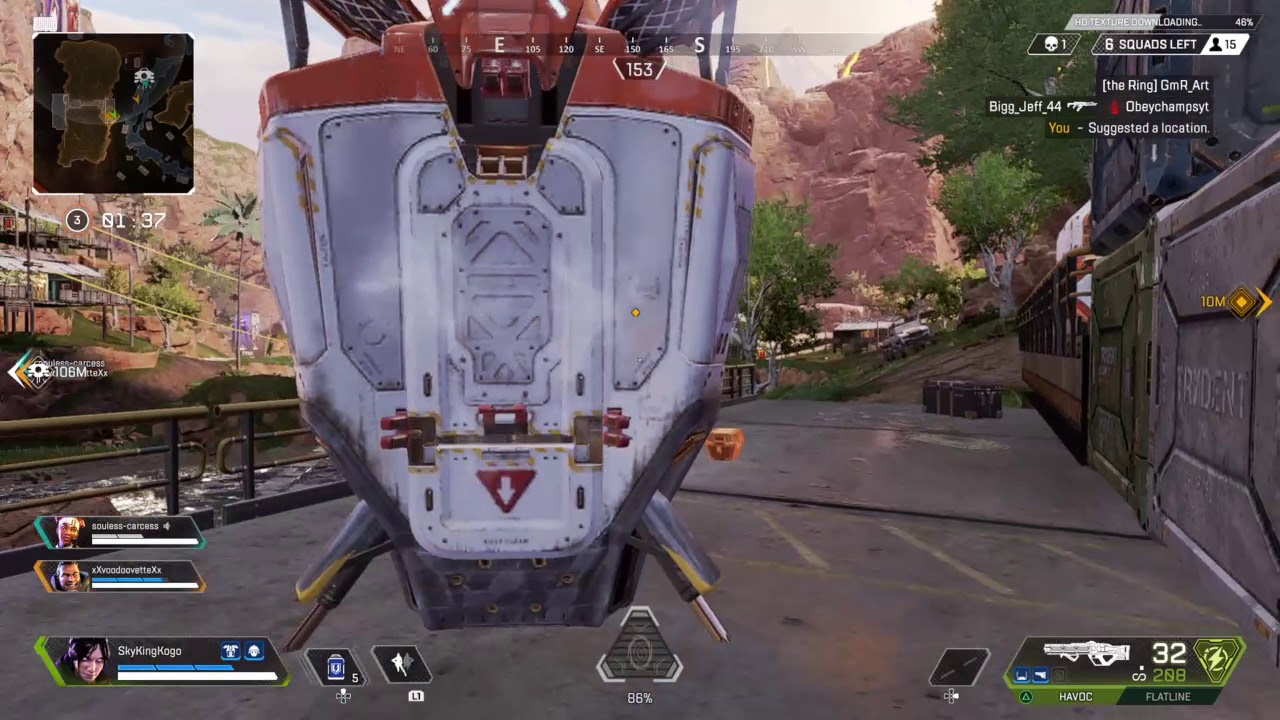This screenshot has width=1280, height=720.
Task: Click the skull kill counter
Action: [1054, 44]
